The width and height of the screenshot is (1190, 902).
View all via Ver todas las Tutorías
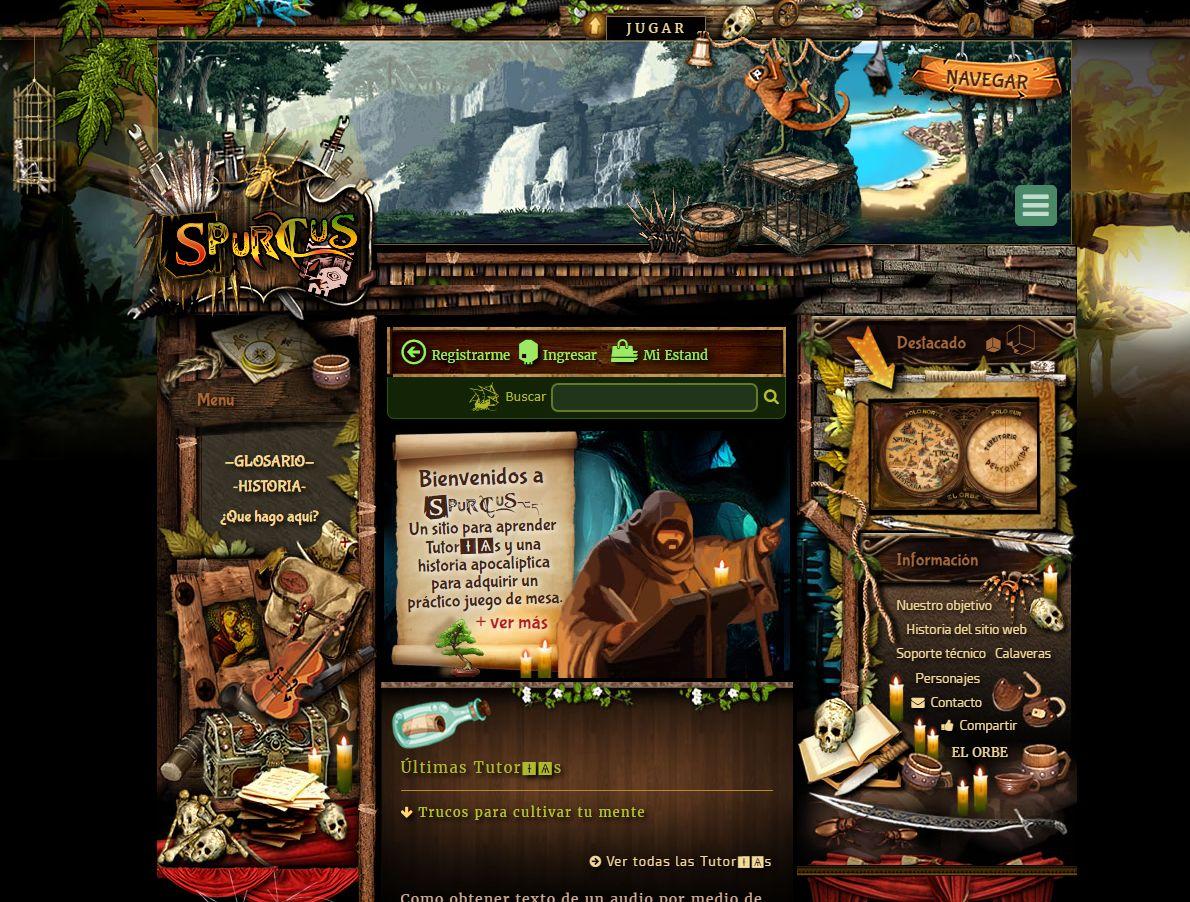click(681, 861)
